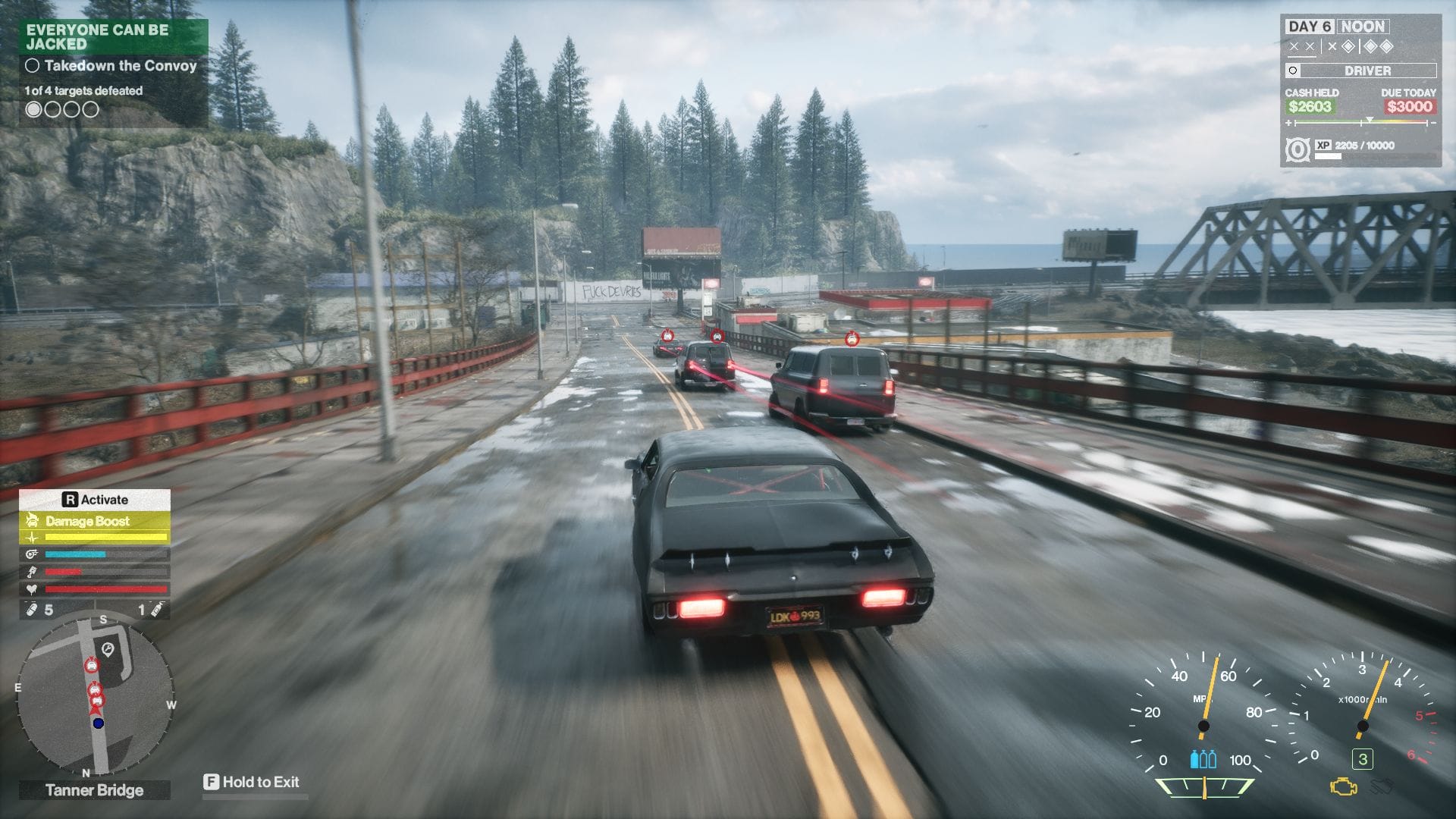Click the heart icon on the red bar
This screenshot has height=819, width=1456.
(31, 588)
